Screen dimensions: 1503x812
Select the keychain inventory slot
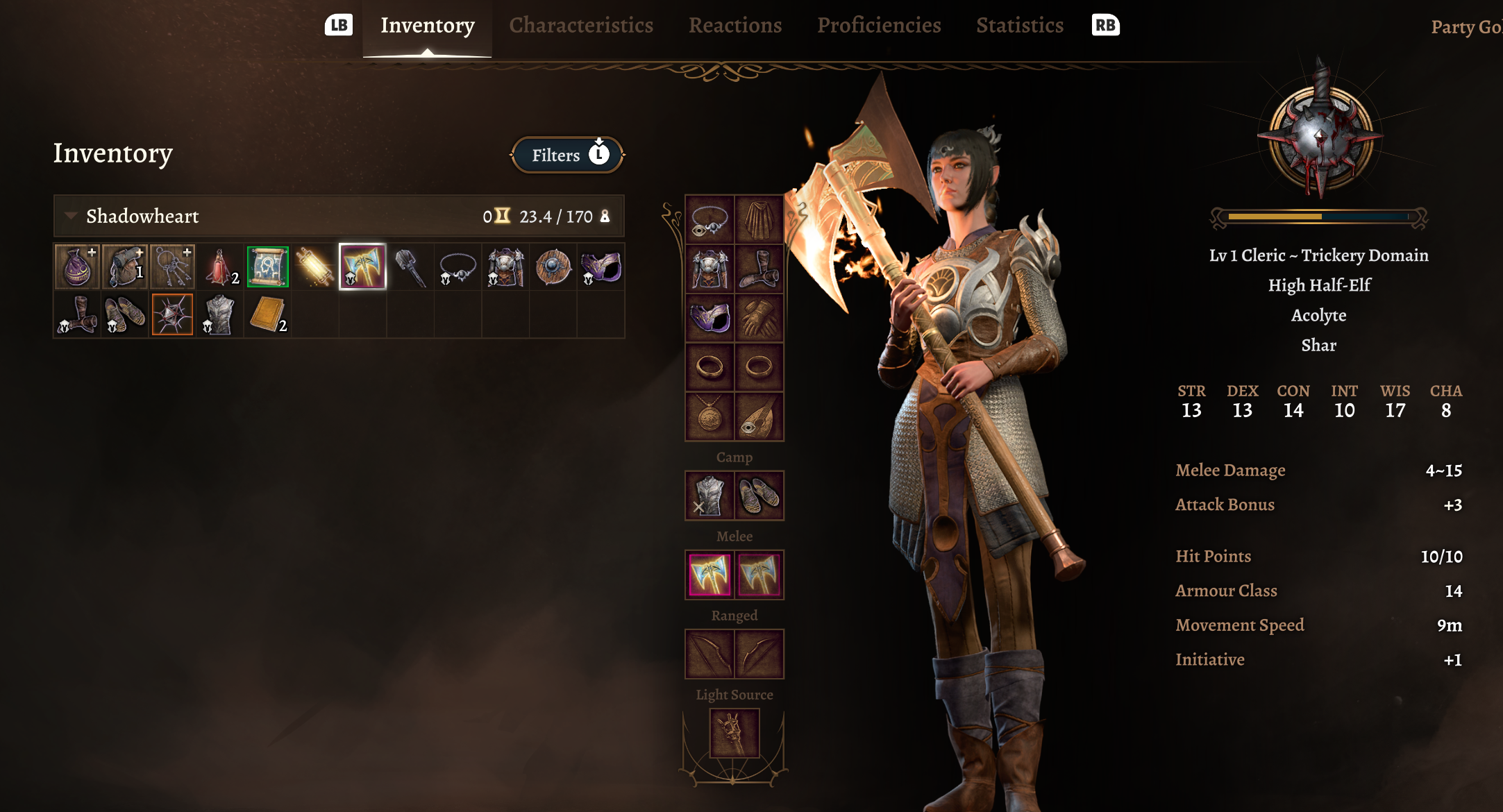coord(172,267)
